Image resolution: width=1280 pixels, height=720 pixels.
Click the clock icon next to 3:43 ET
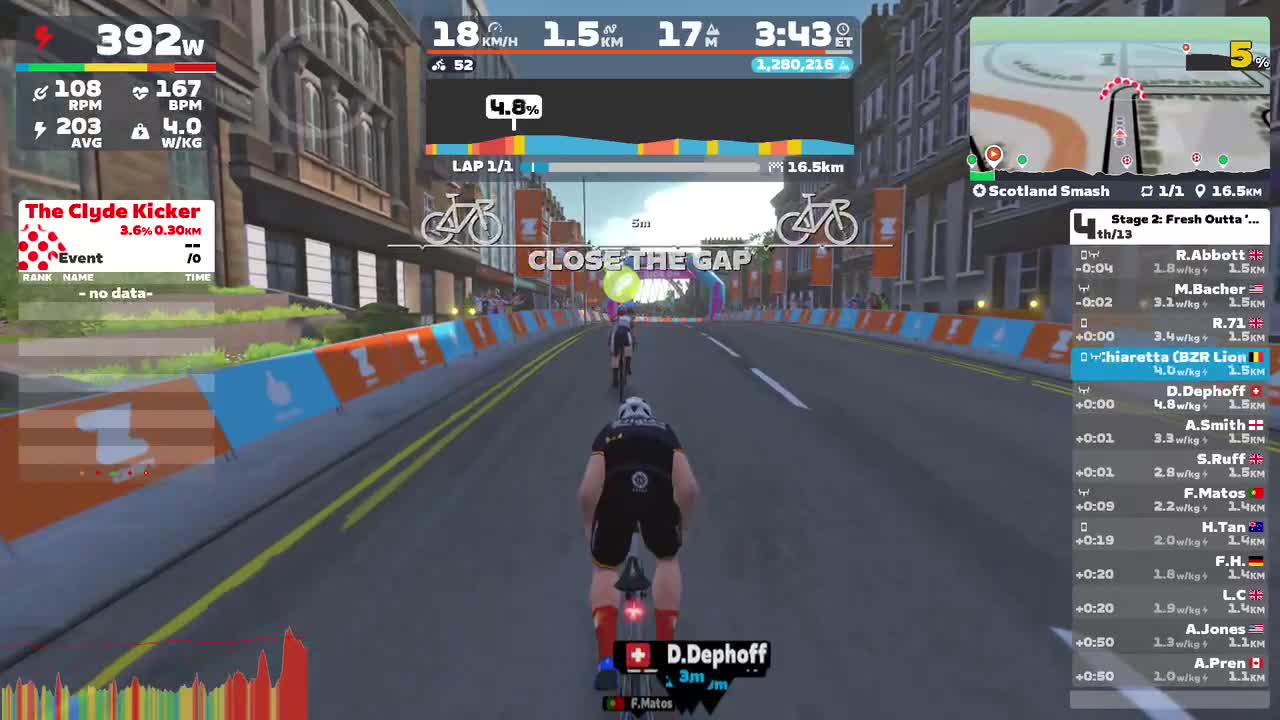[x=842, y=30]
